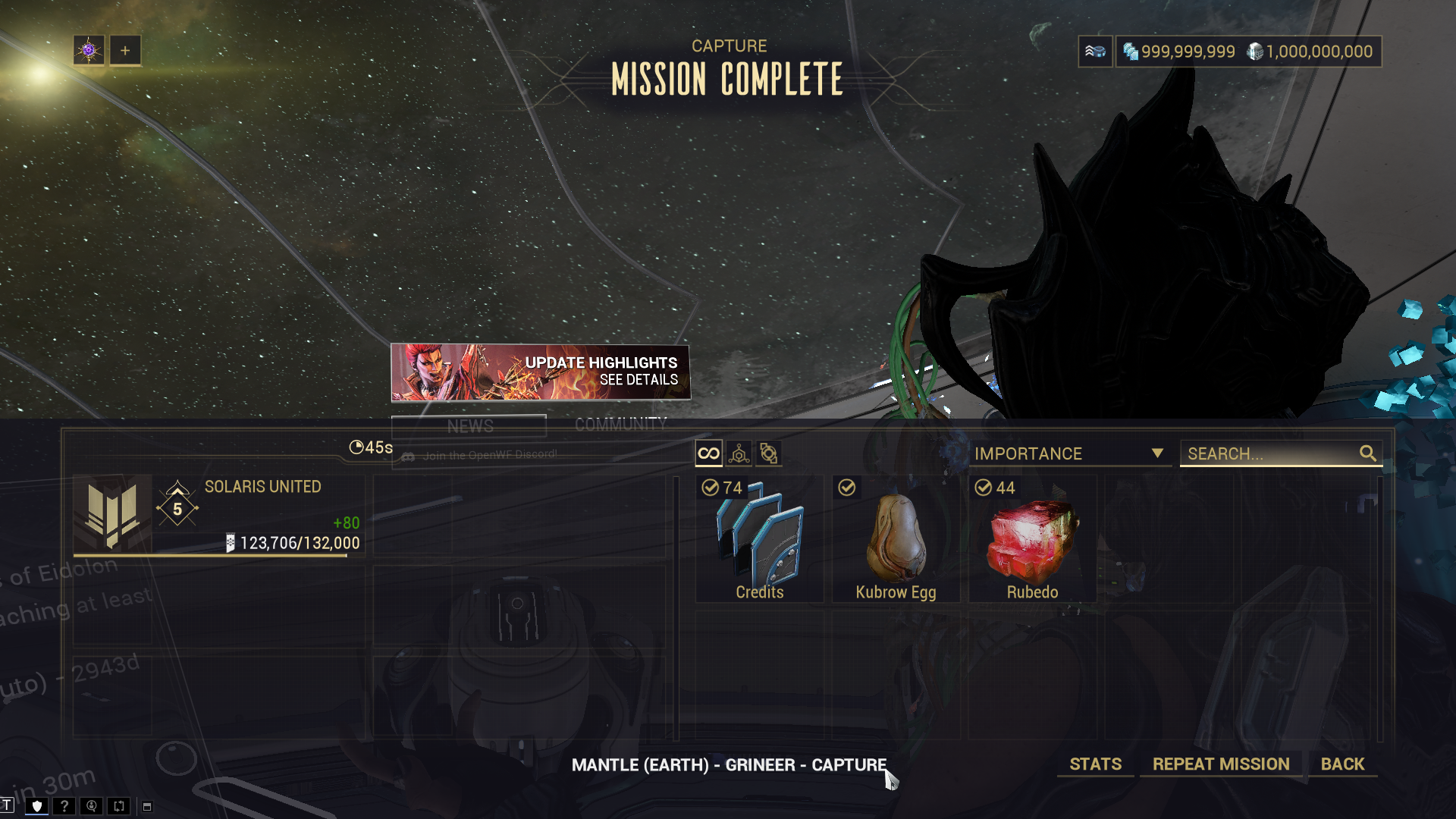This screenshot has width=1456, height=819.
Task: Switch to the circular gear filter
Action: pyautogui.click(x=768, y=453)
